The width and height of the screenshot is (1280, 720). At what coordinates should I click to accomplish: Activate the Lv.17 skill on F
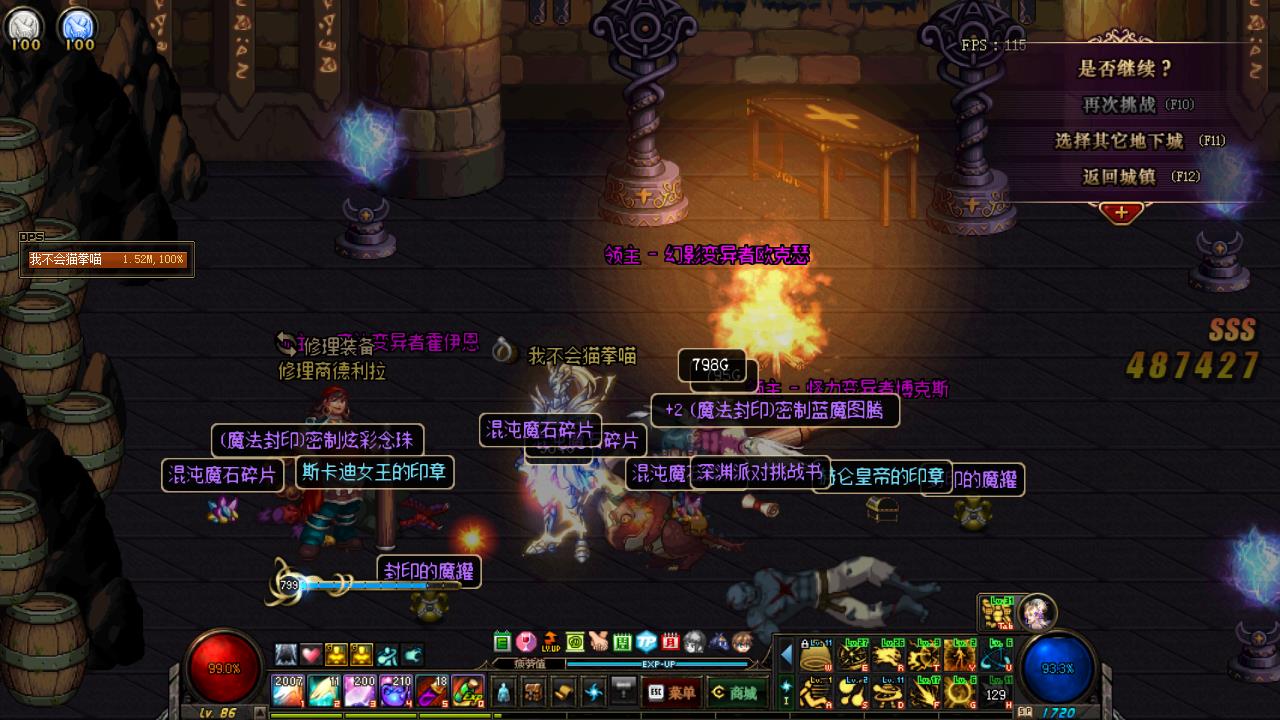[925, 691]
